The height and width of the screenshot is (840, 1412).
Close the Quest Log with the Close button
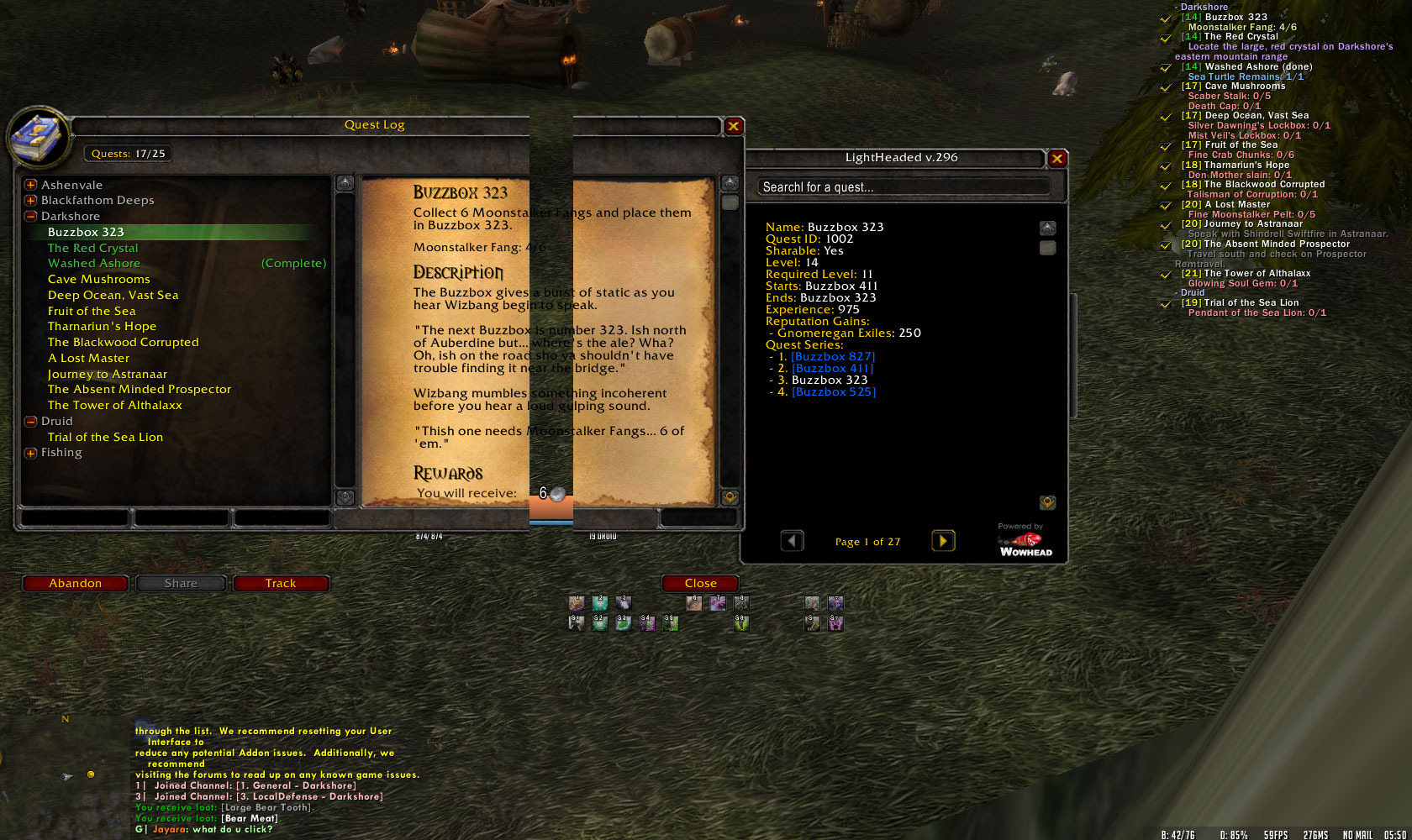700,583
